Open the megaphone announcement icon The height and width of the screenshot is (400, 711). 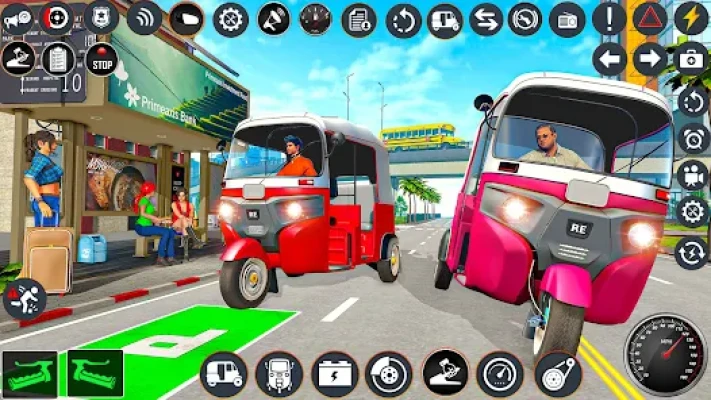[273, 19]
